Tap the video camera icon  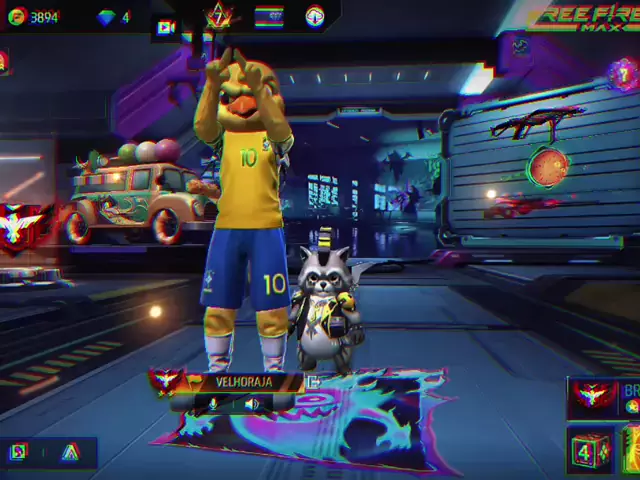167,28
